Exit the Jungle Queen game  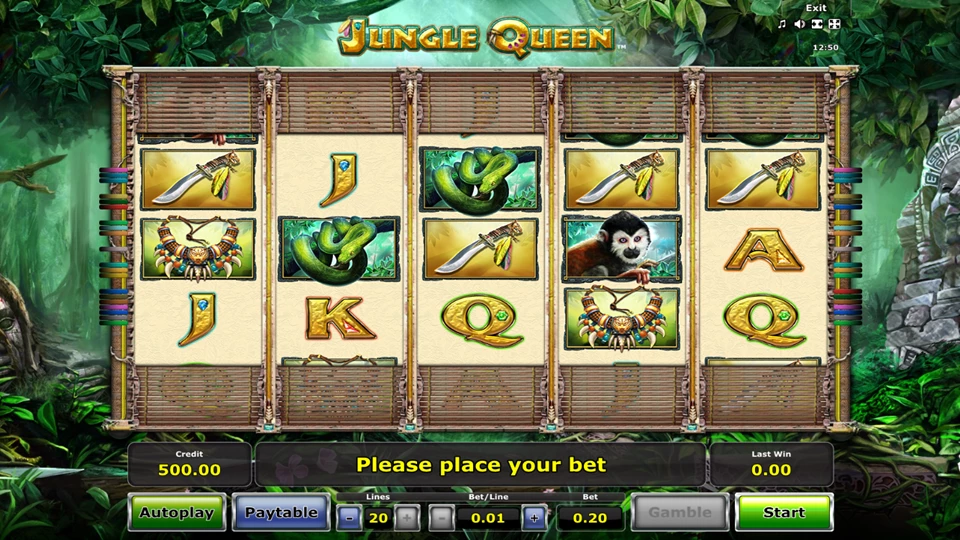tap(817, 8)
